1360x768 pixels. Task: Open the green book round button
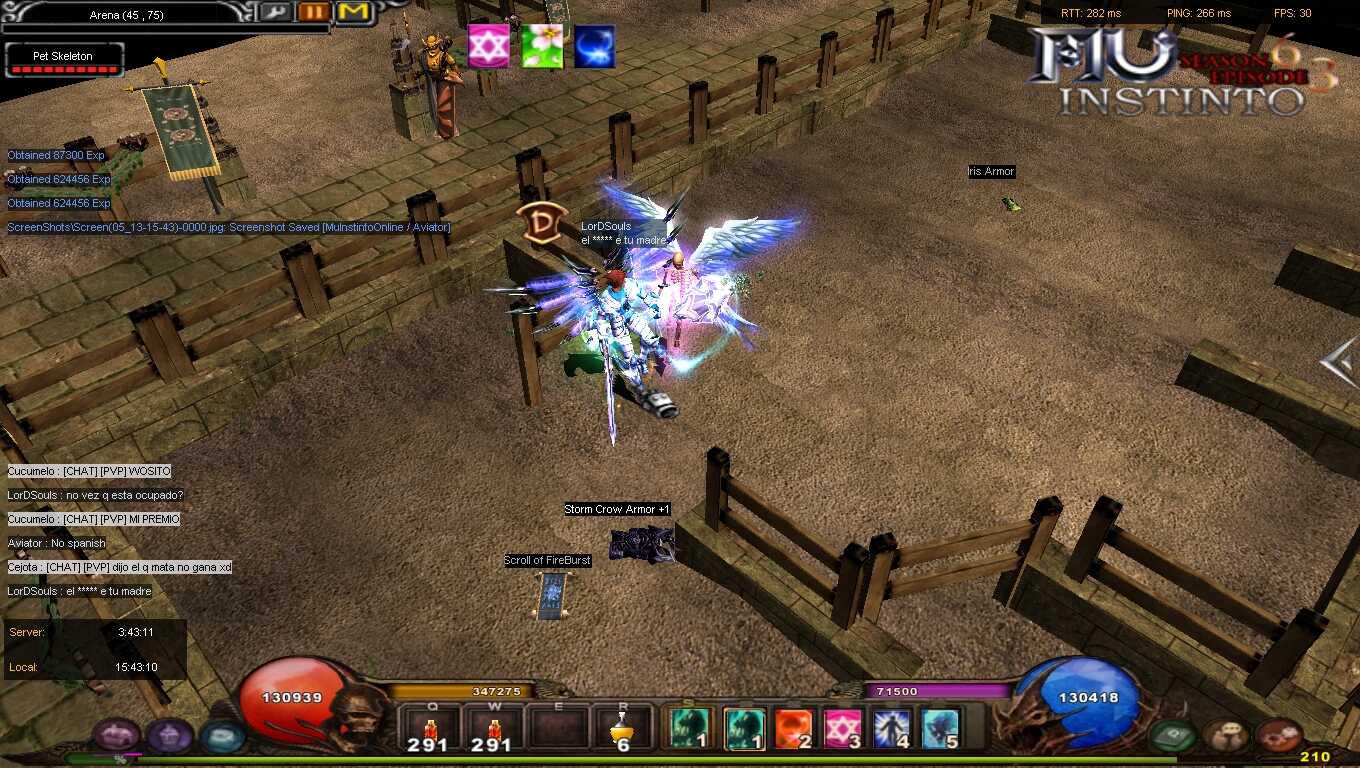click(1173, 737)
